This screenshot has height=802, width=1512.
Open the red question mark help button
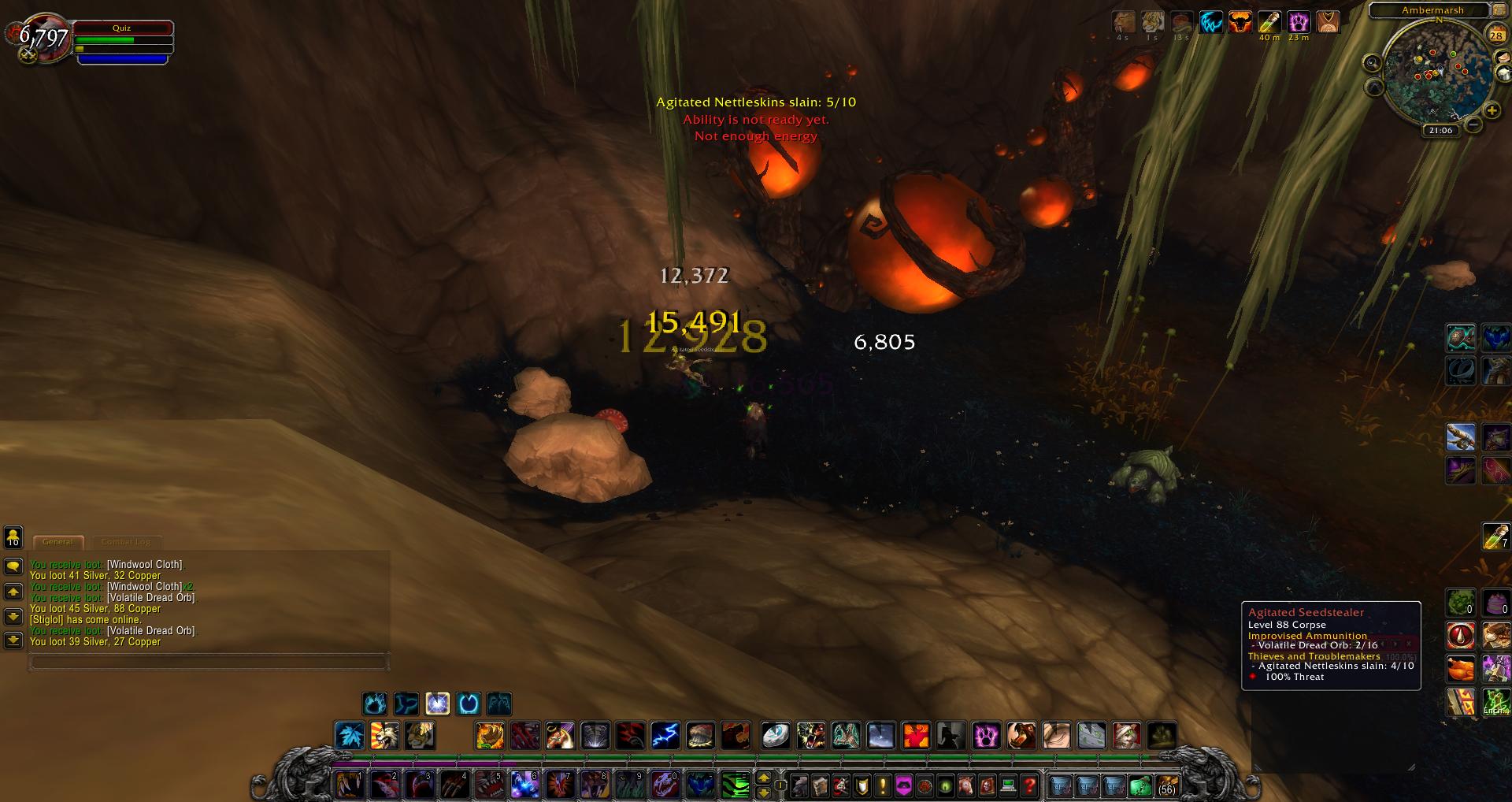[x=1028, y=785]
